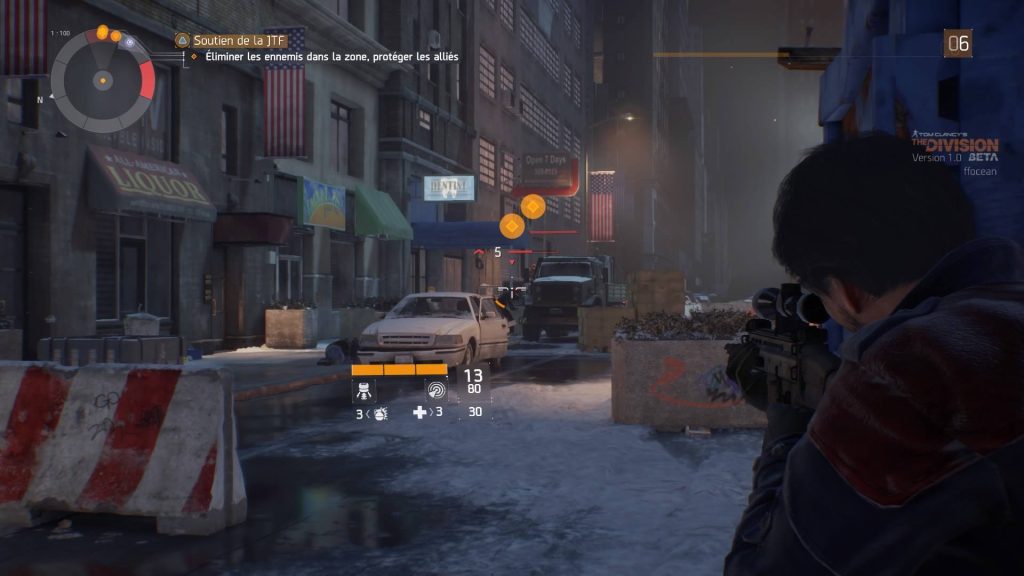Image resolution: width=1024 pixels, height=576 pixels.
Task: Select the grenade icon
Action: (381, 412)
